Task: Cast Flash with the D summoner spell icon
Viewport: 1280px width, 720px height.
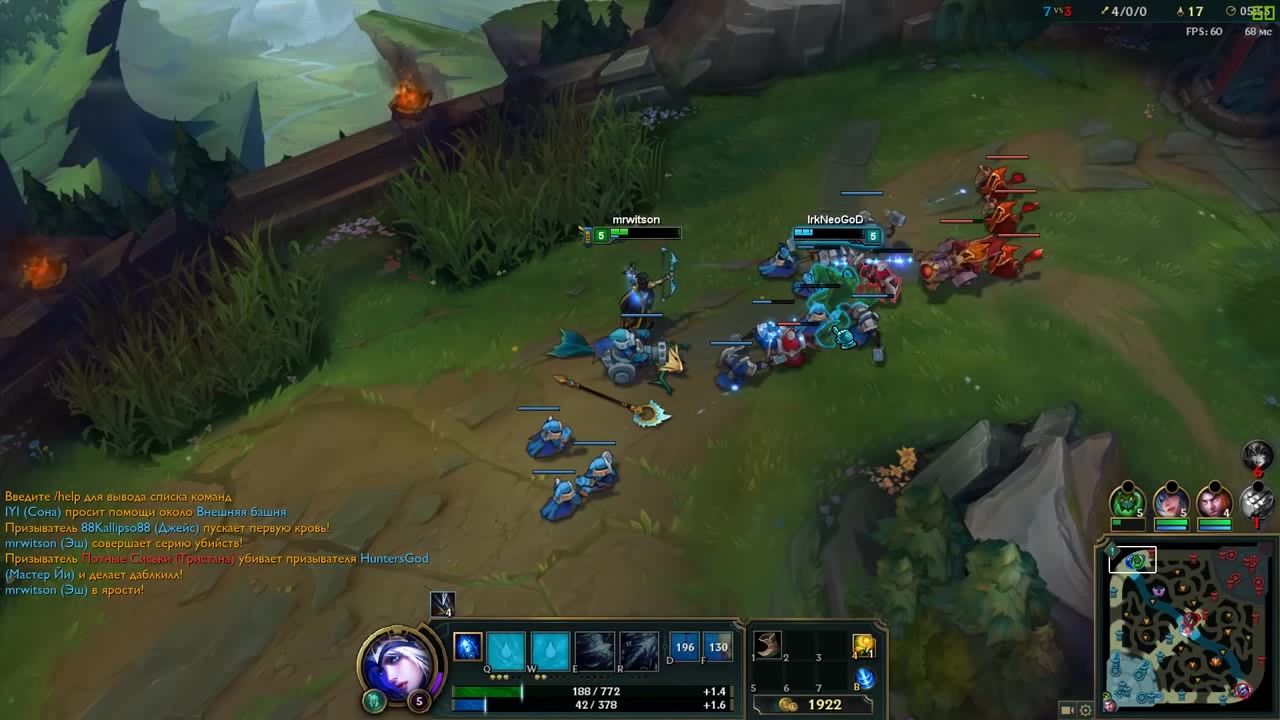Action: coord(687,647)
